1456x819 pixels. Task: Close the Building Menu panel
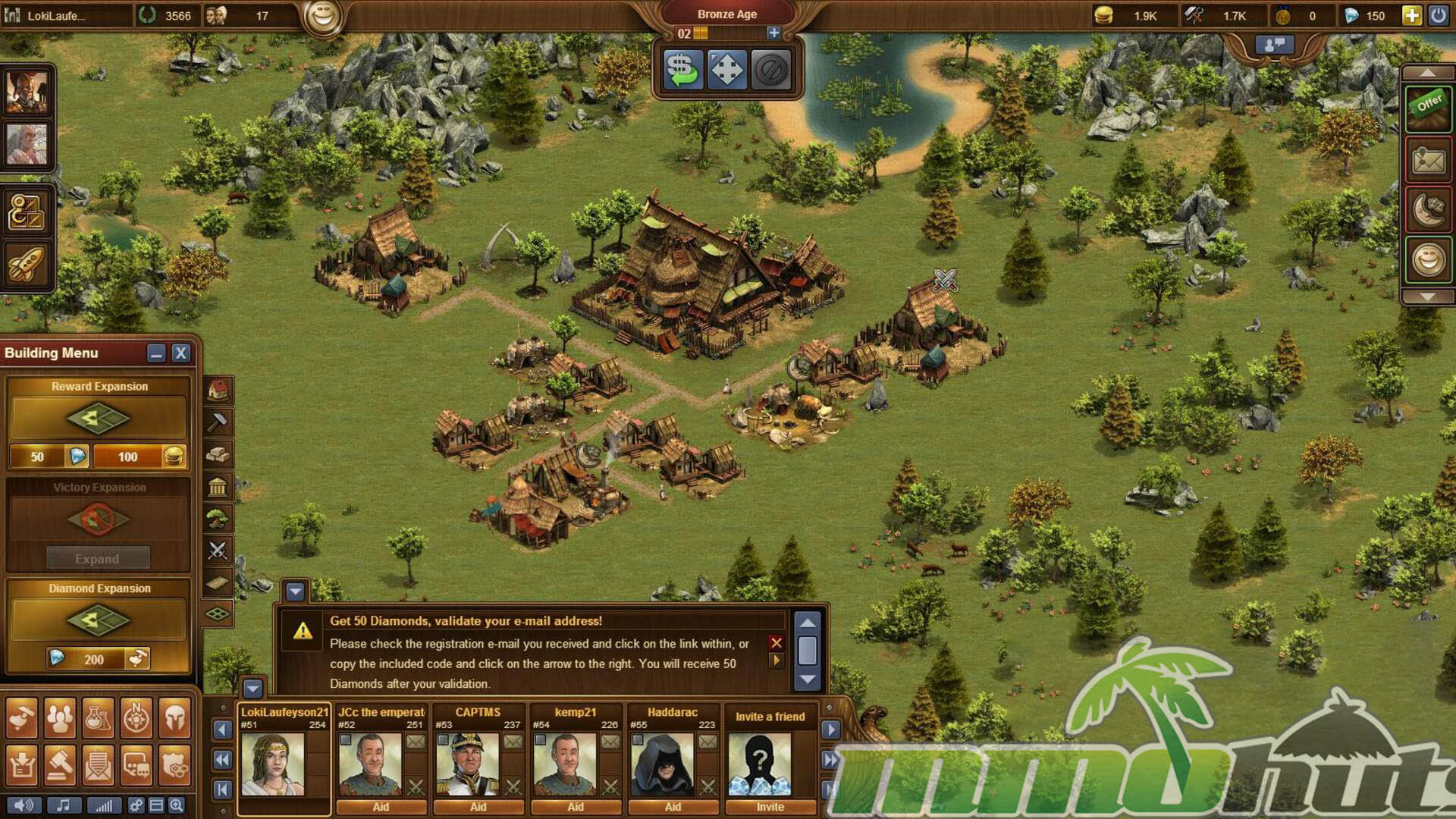tap(180, 353)
